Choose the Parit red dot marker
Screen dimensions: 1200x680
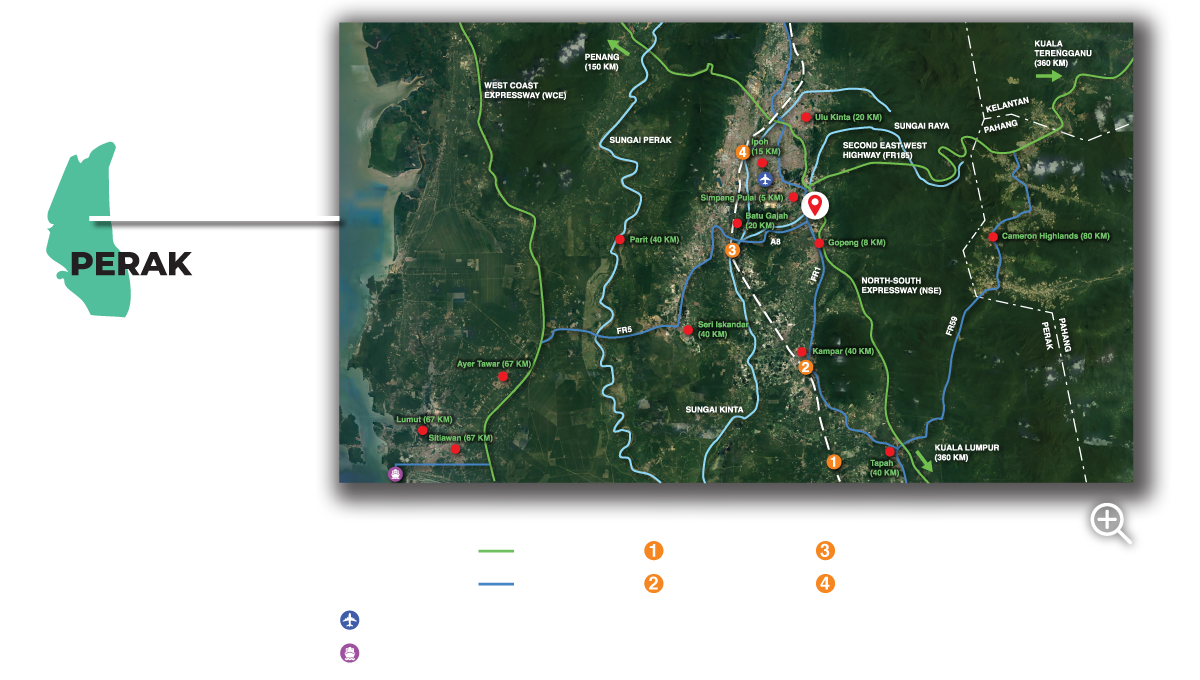621,240
